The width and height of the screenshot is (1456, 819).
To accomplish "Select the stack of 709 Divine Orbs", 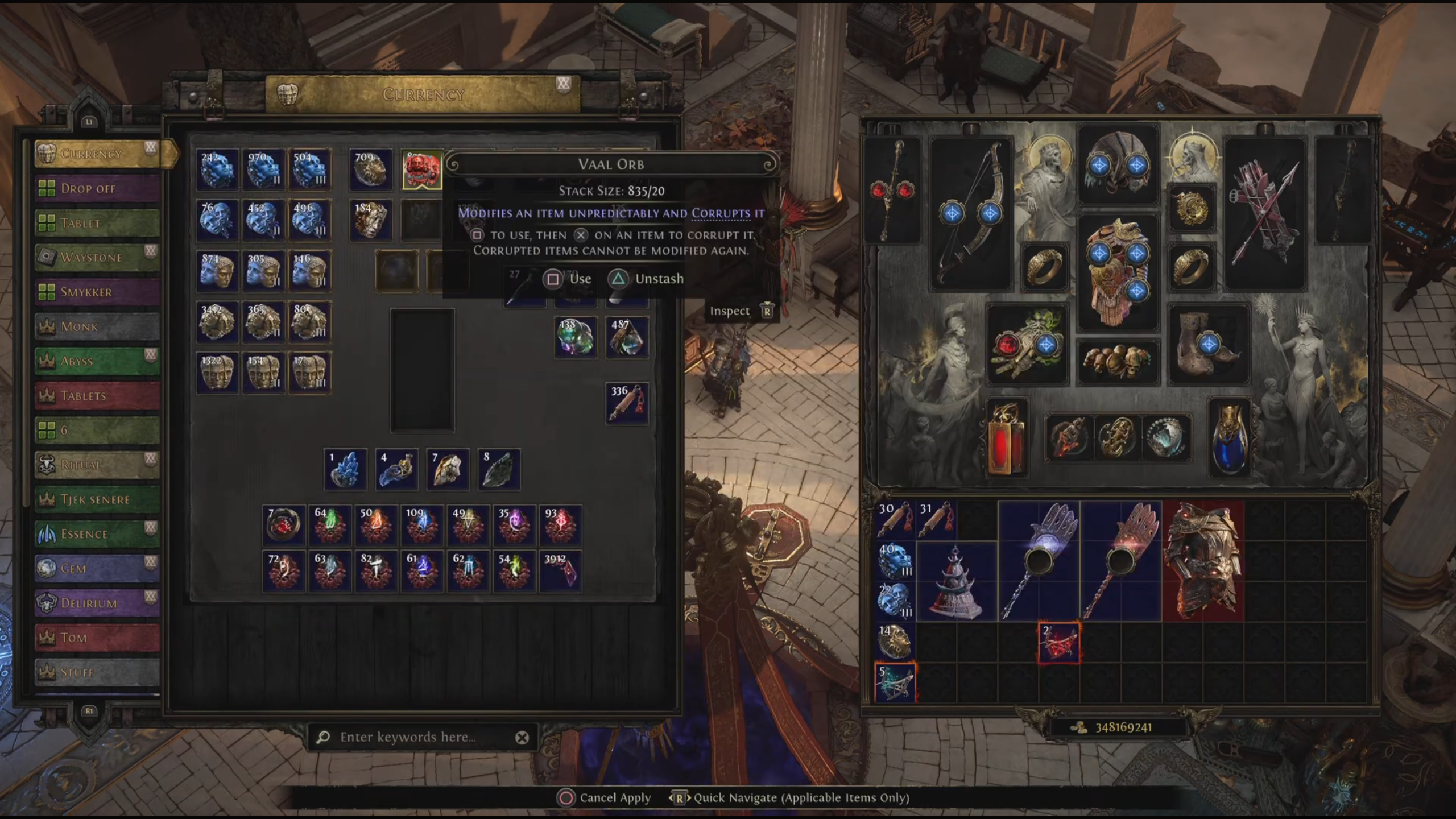I will (x=371, y=169).
